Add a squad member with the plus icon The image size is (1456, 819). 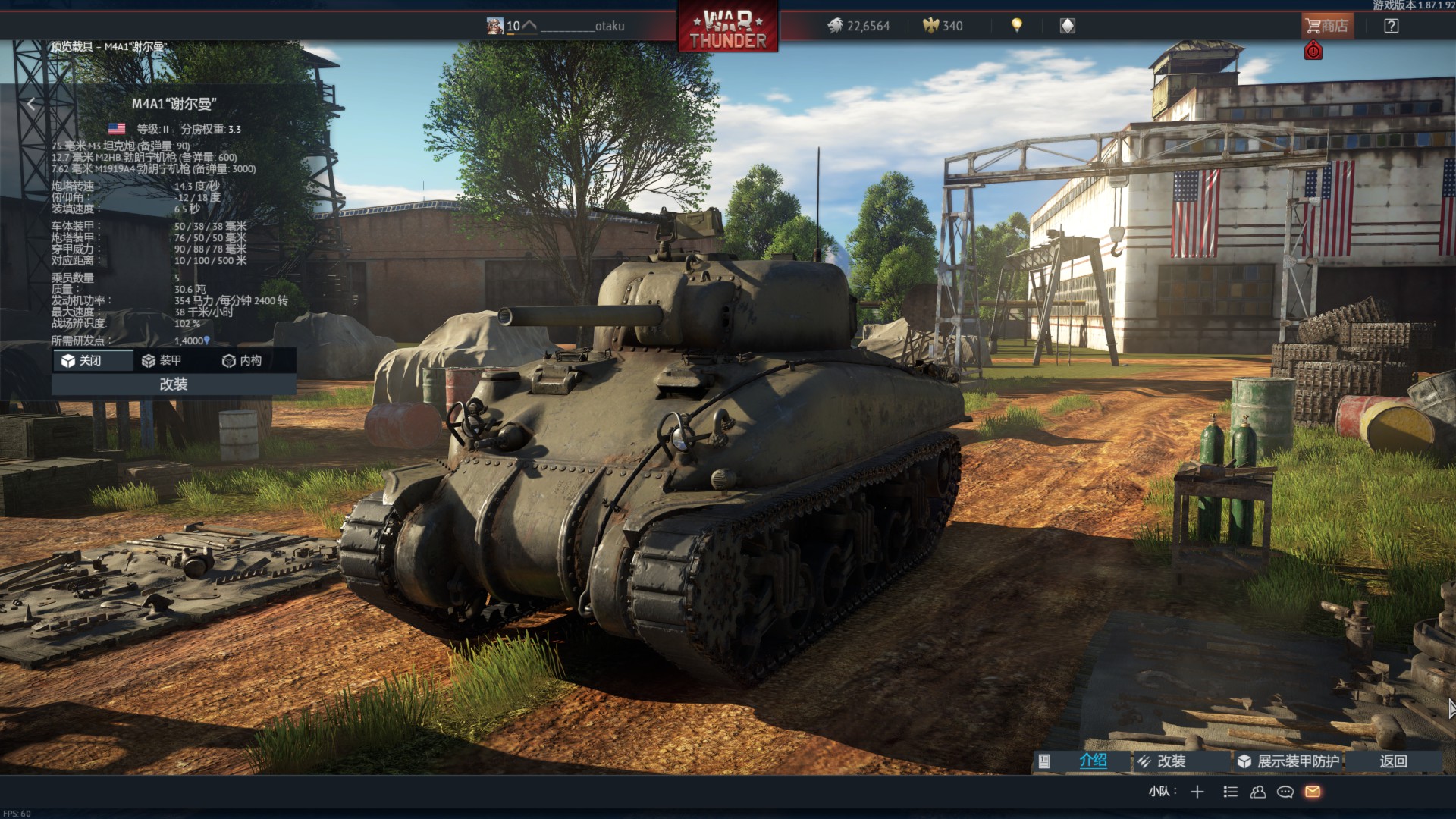(1197, 792)
